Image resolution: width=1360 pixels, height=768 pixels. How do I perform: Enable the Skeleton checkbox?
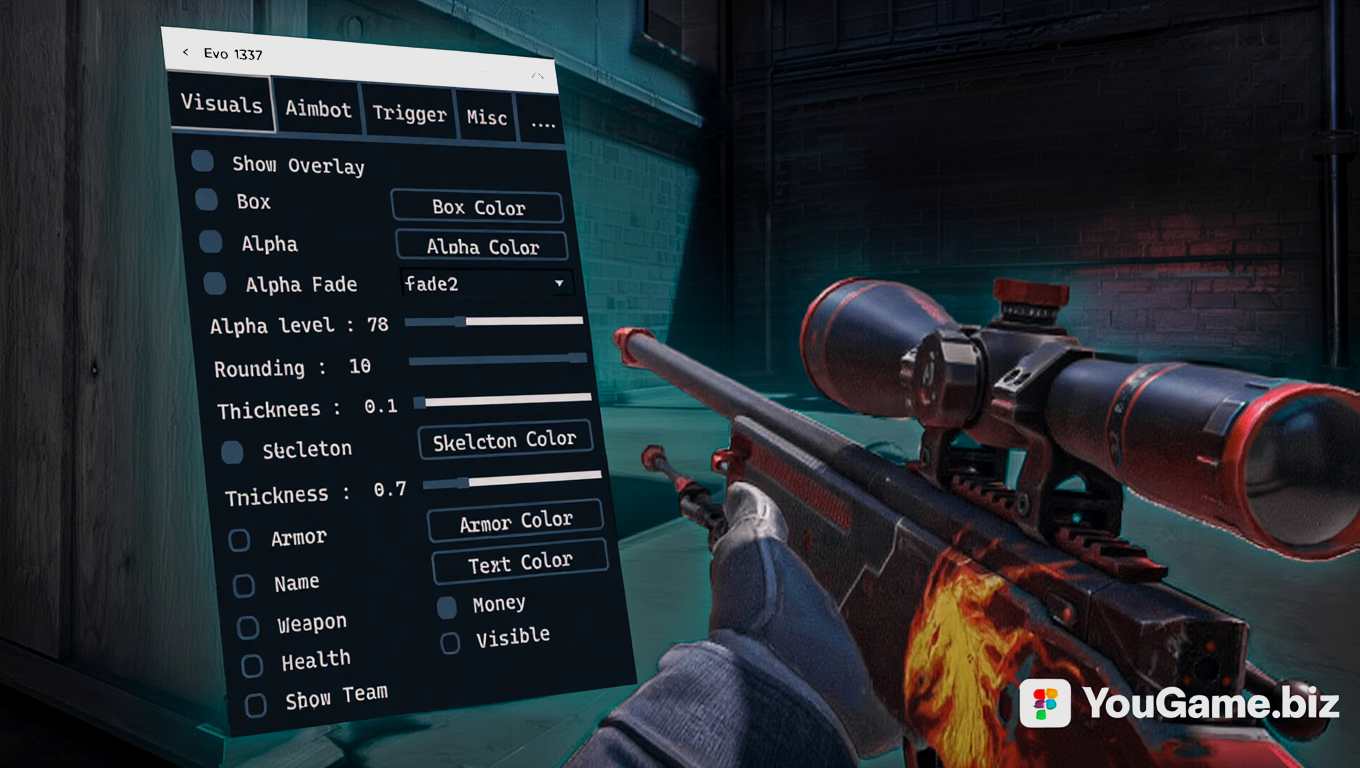(x=232, y=452)
